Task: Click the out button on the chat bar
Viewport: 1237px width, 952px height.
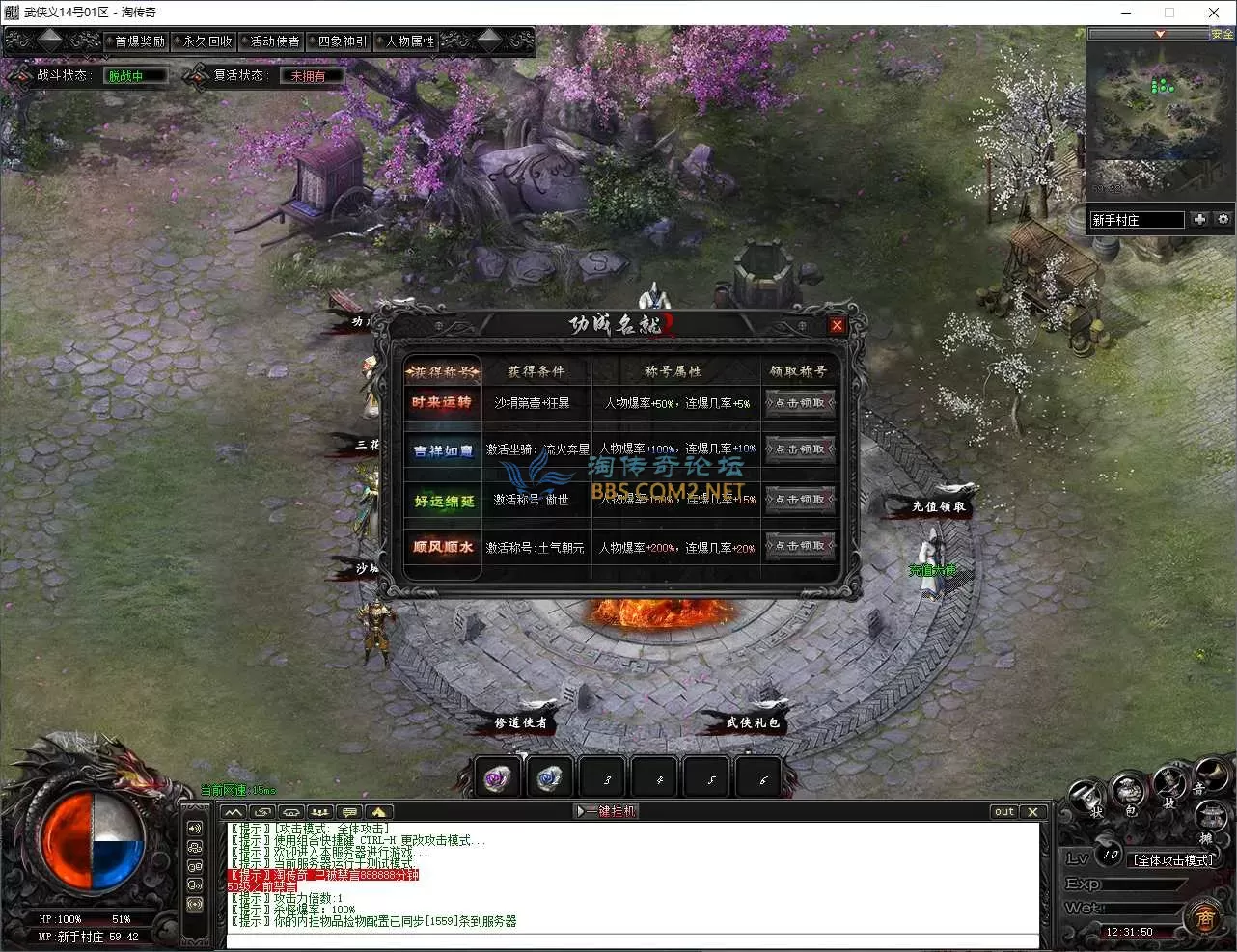Action: (1004, 811)
